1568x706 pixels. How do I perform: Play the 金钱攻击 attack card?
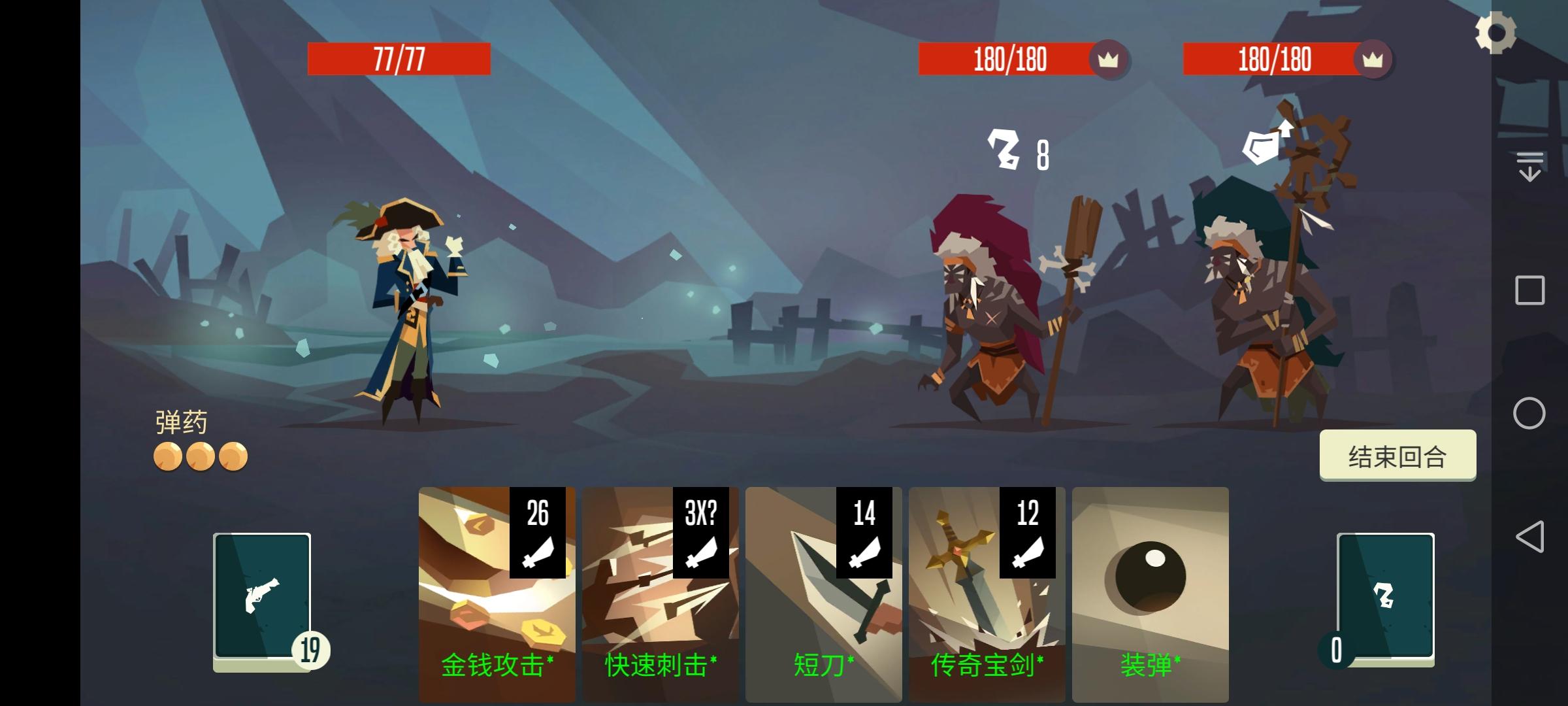point(497,588)
